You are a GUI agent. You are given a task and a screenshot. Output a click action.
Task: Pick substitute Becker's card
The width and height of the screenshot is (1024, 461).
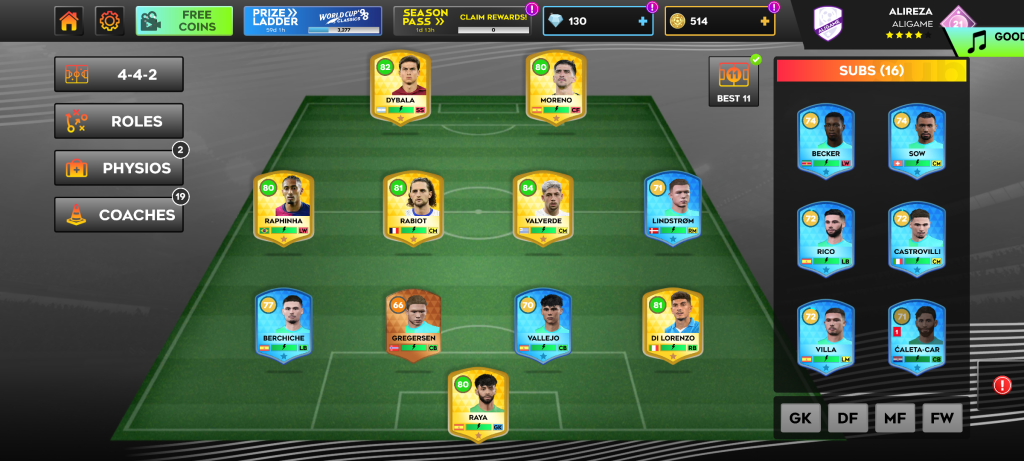pyautogui.click(x=825, y=139)
